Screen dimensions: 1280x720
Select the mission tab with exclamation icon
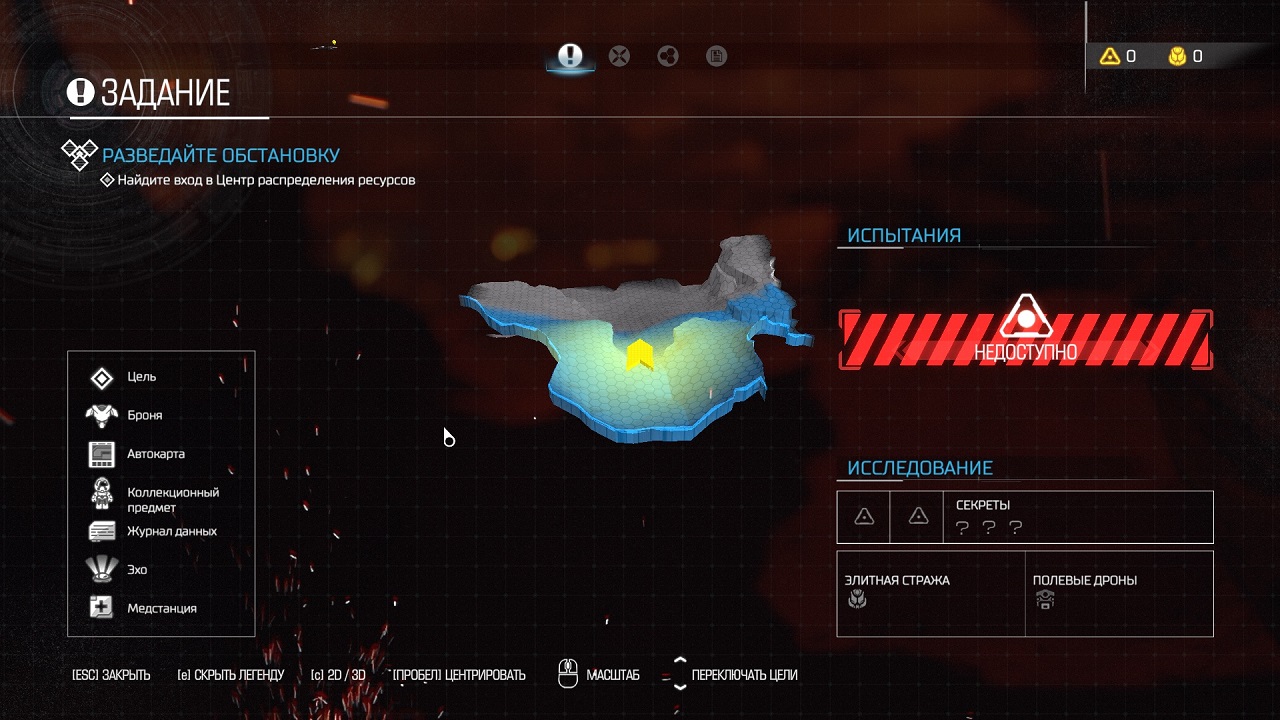[570, 56]
